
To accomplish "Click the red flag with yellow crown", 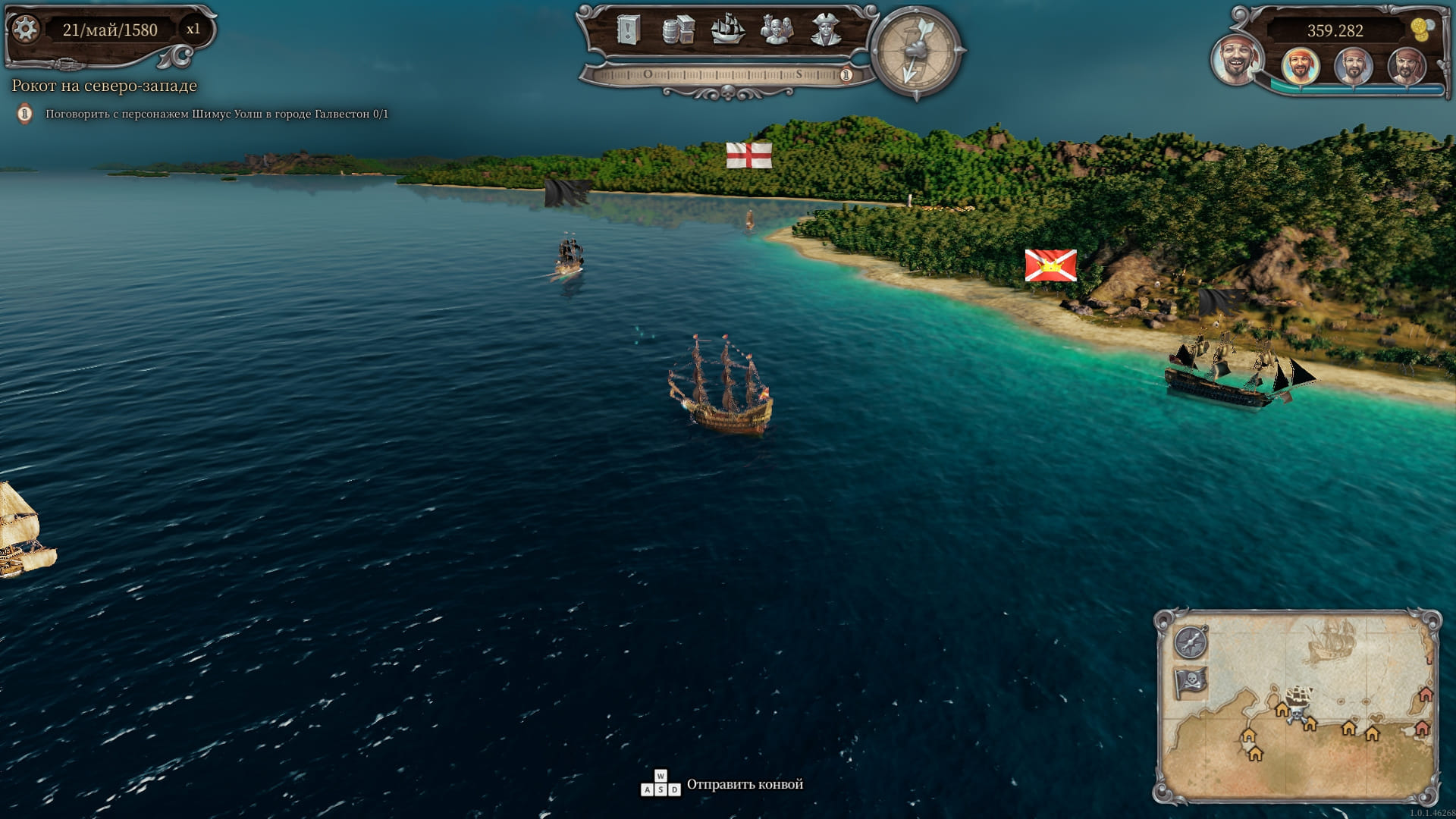I will point(1050,265).
